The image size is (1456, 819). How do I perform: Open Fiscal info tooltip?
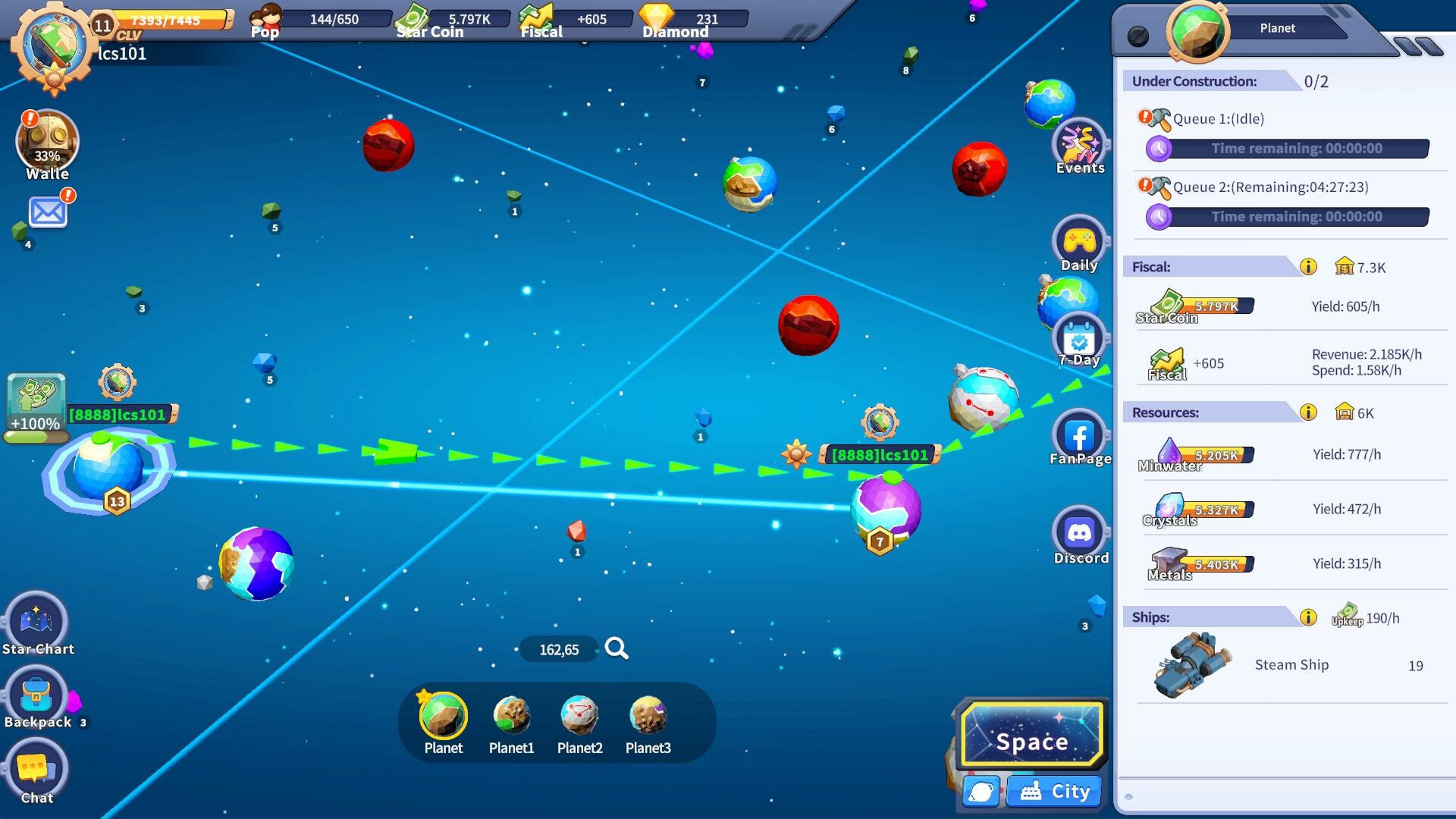1307,265
